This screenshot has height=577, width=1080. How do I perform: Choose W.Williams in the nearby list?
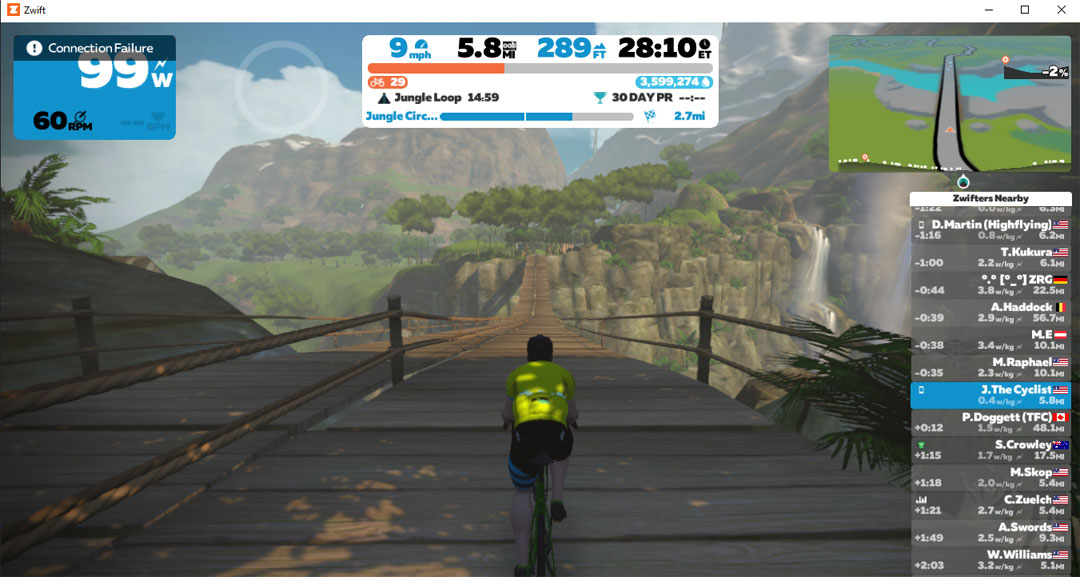tap(990, 559)
